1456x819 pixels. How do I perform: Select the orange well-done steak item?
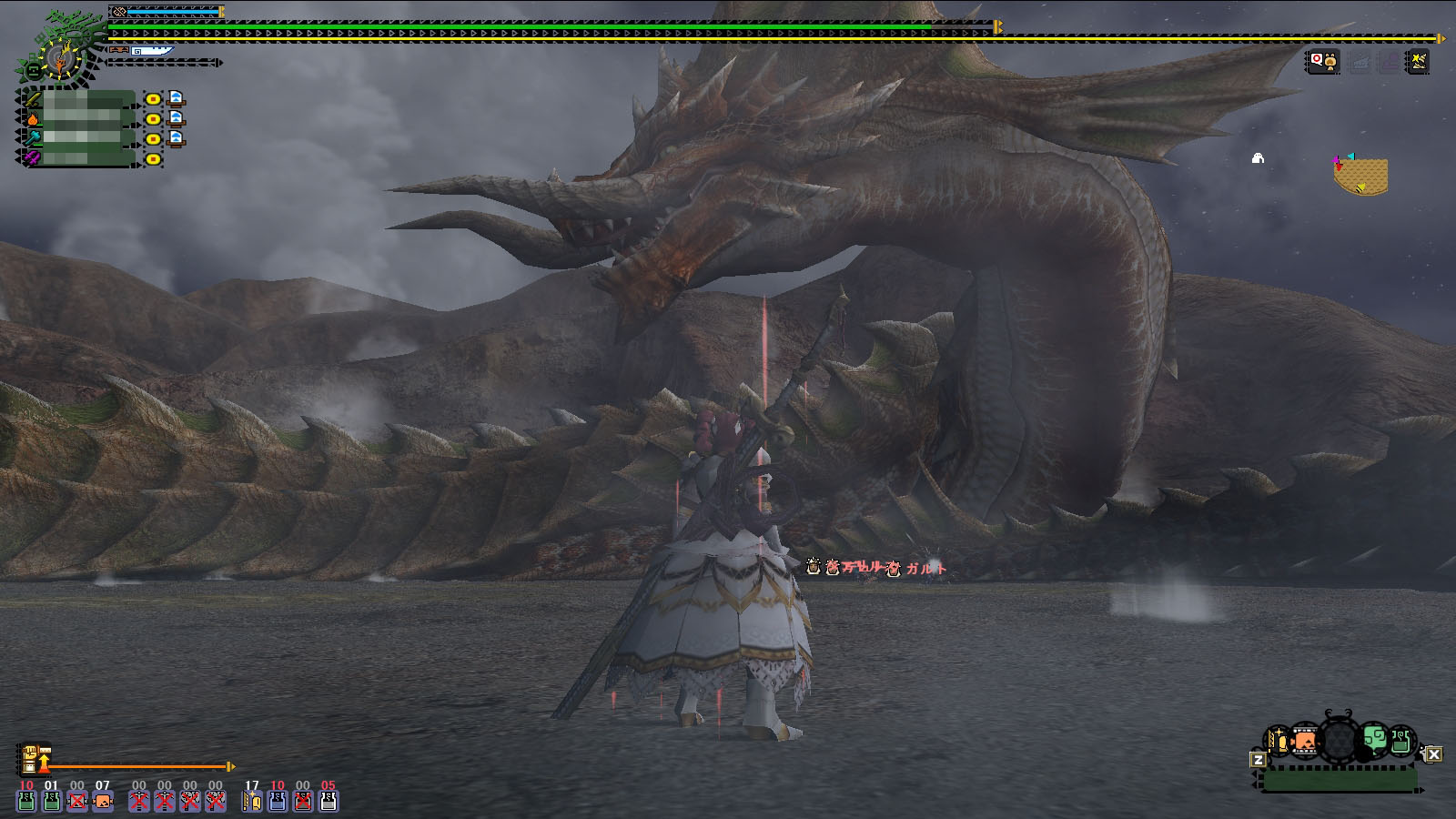tap(1305, 742)
